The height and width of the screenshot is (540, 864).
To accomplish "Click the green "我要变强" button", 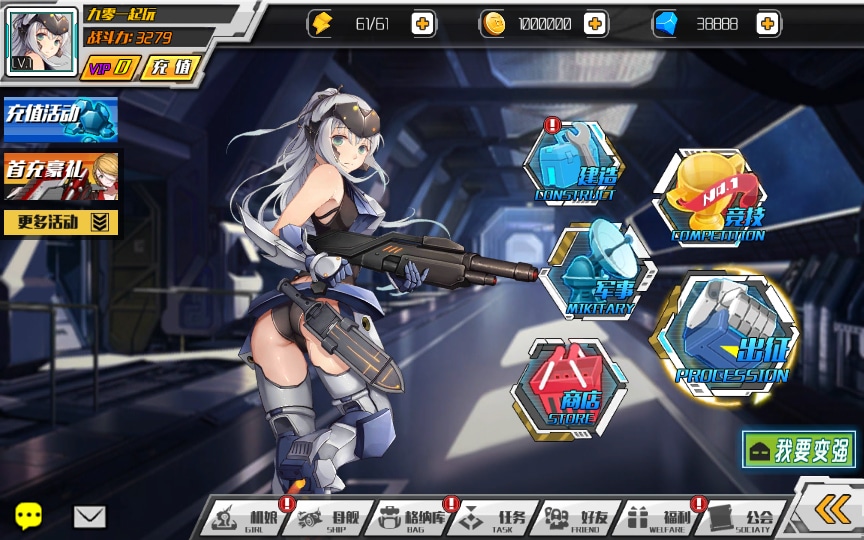I will coord(799,450).
